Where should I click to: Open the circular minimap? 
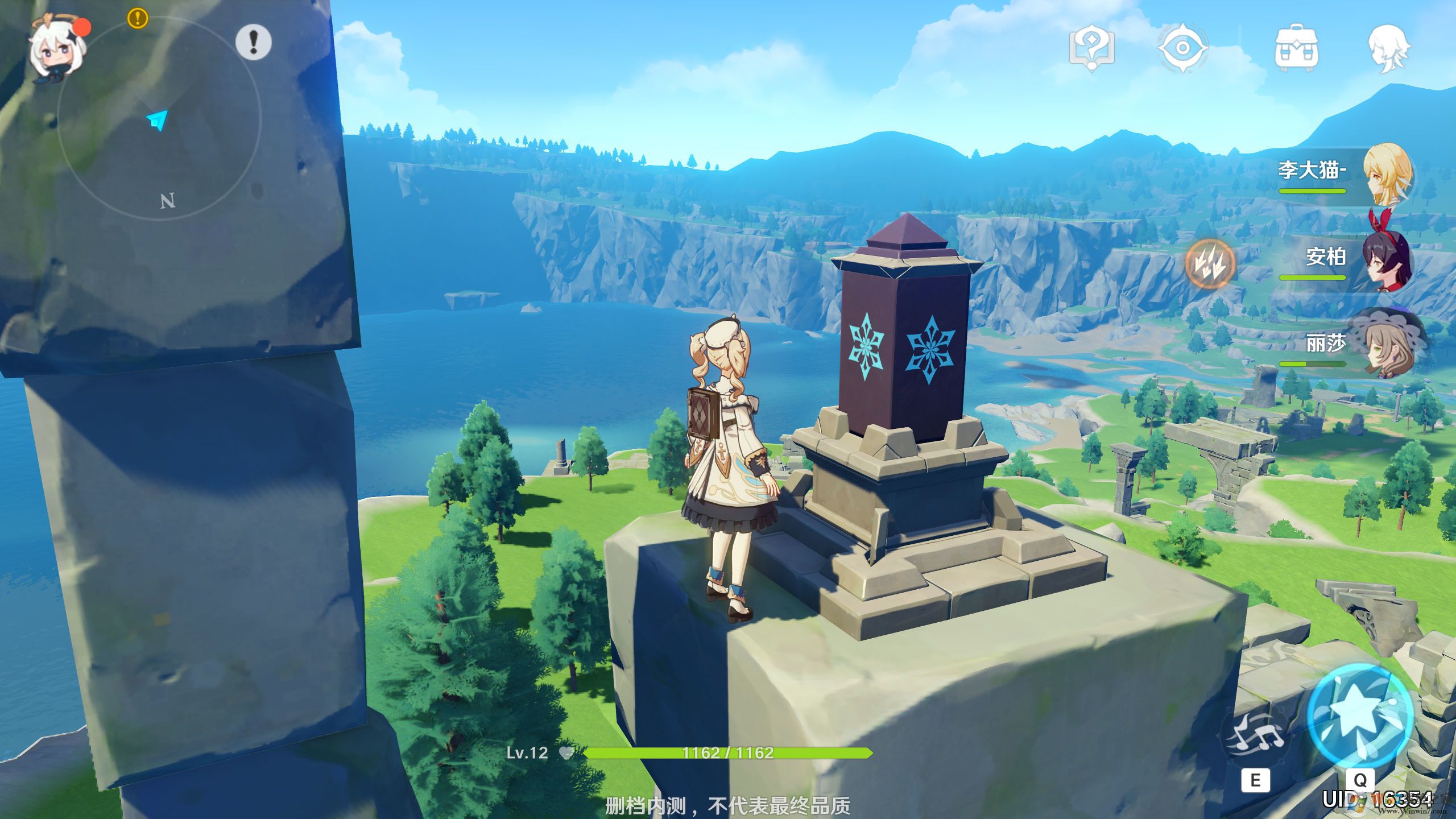point(159,119)
